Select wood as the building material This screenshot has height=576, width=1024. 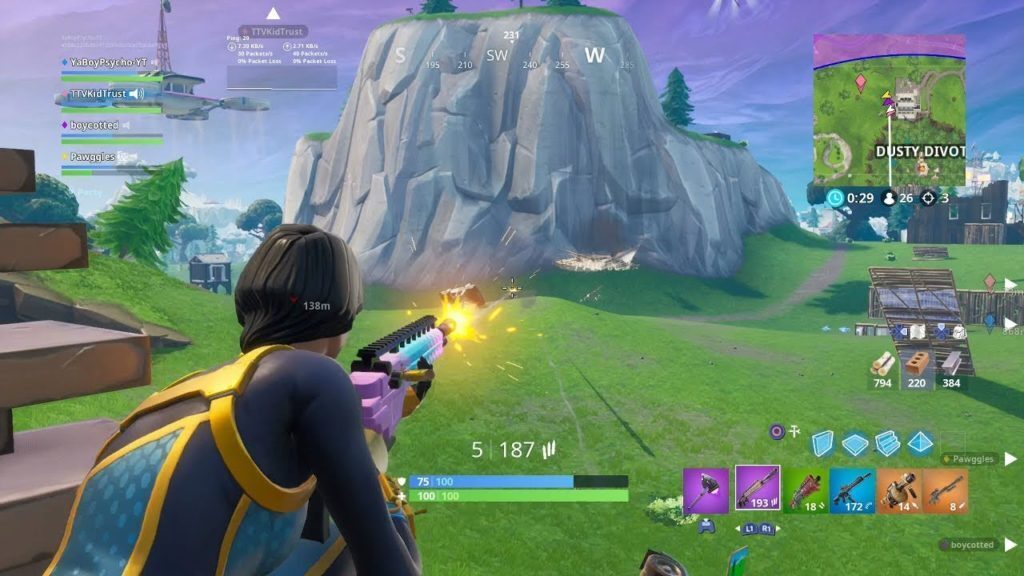tap(882, 364)
